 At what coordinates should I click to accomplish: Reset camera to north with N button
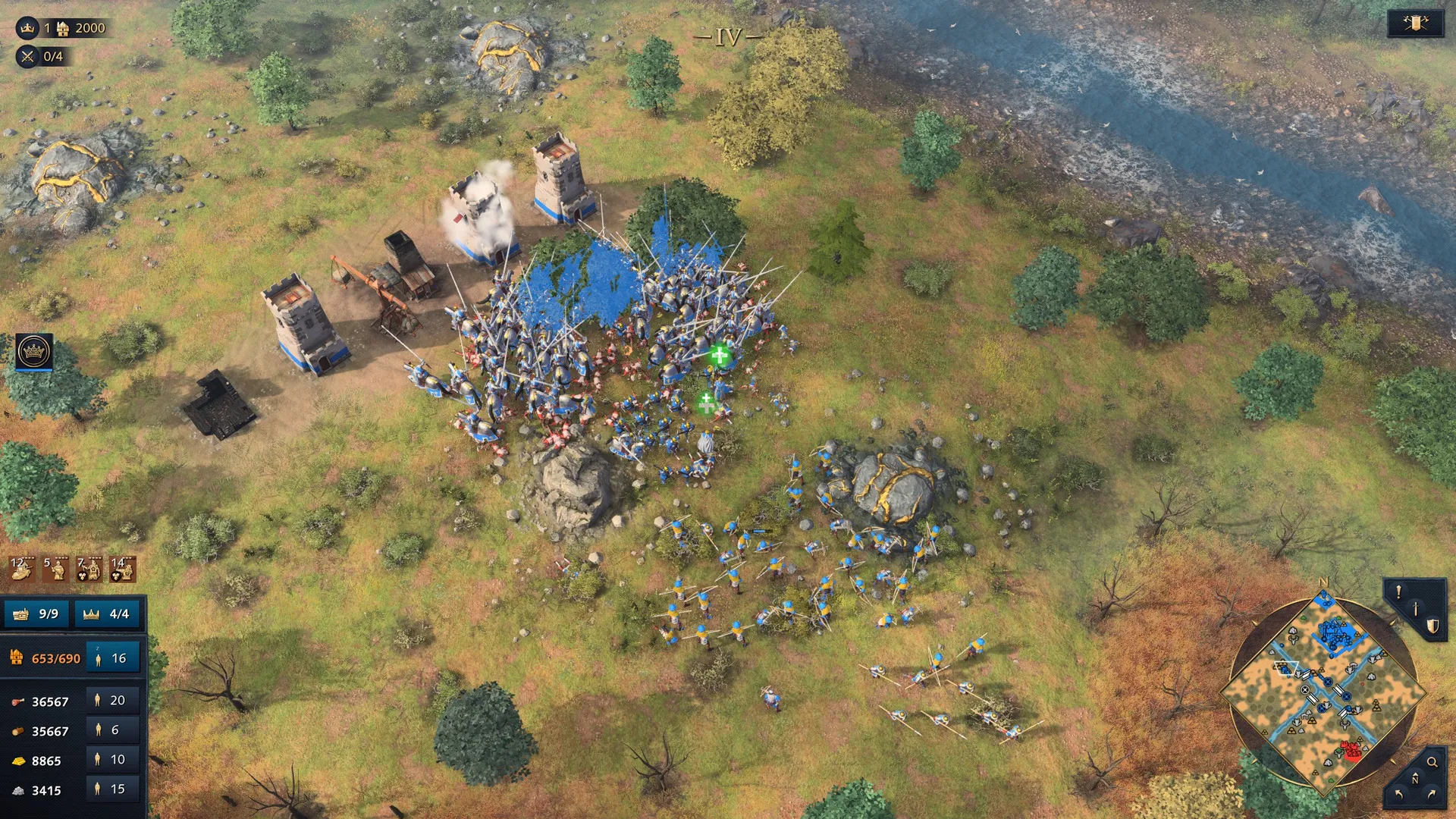coord(1415,779)
